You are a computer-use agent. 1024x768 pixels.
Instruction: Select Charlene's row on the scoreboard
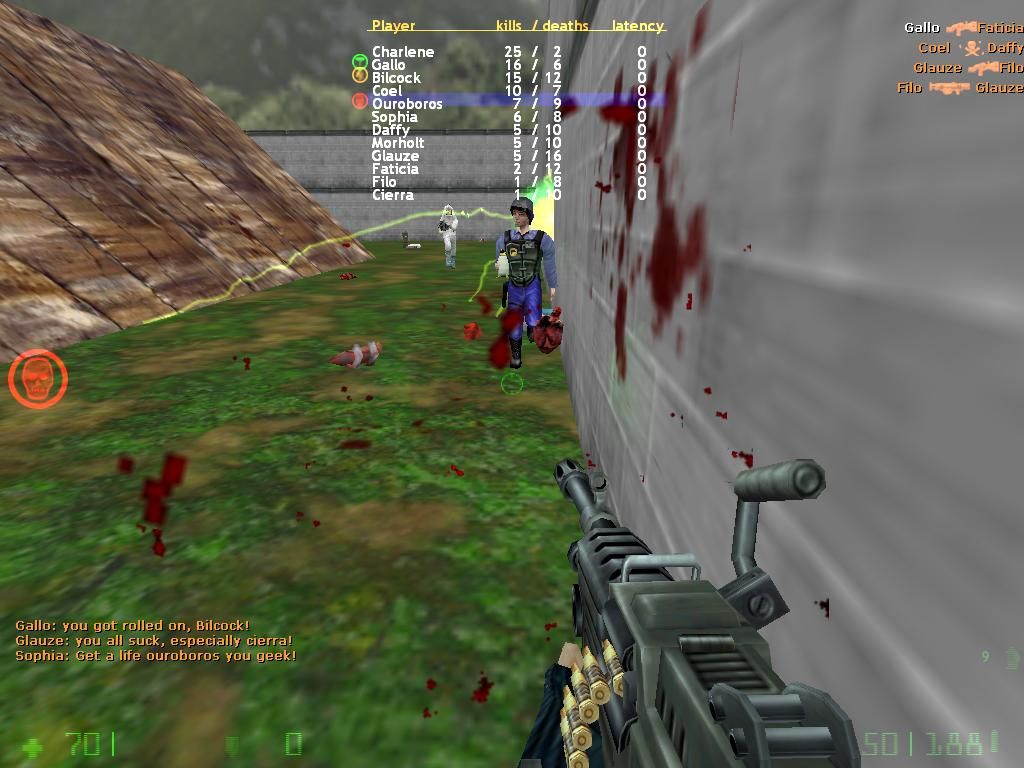tap(403, 52)
